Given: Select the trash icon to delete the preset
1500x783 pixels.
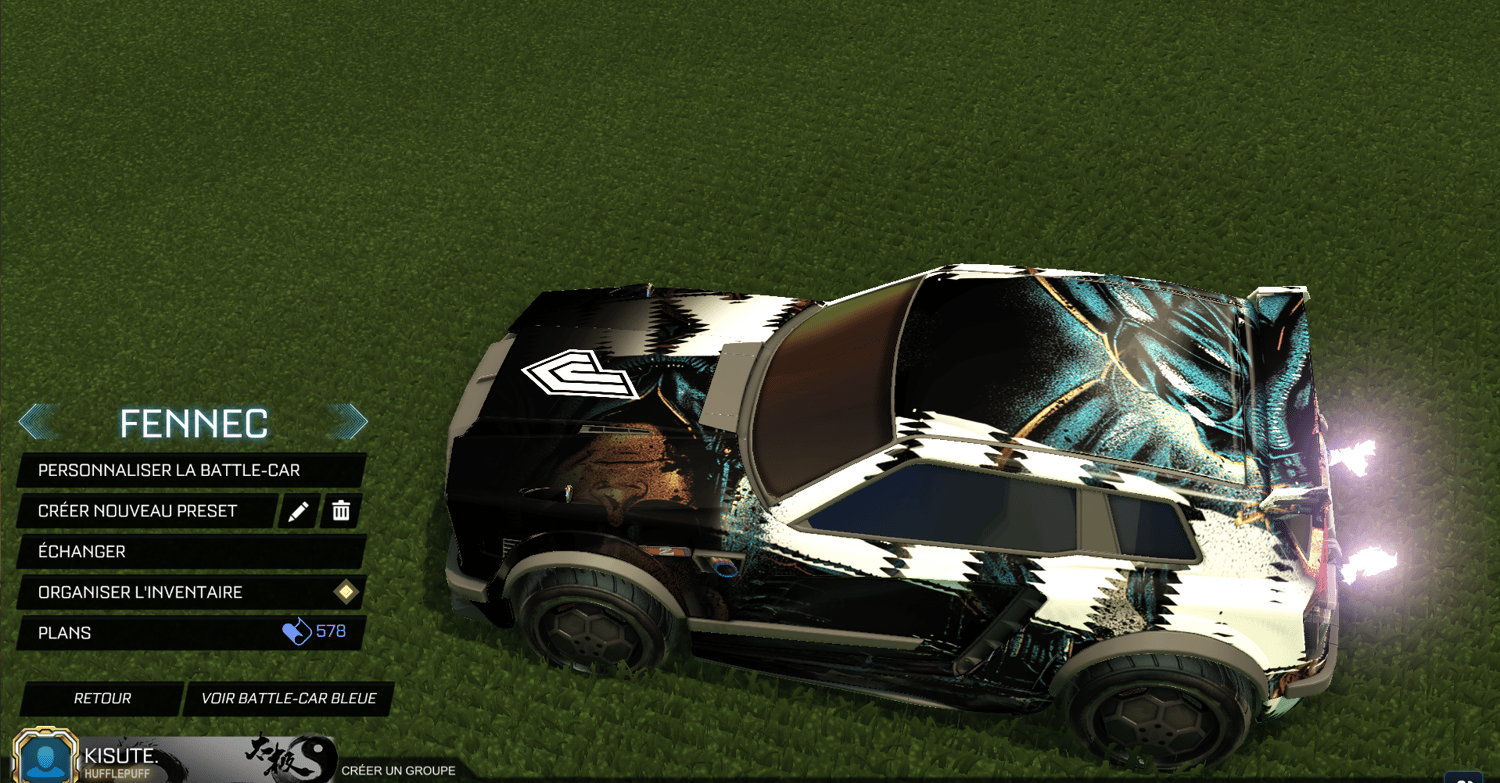Looking at the screenshot, I should (341, 511).
